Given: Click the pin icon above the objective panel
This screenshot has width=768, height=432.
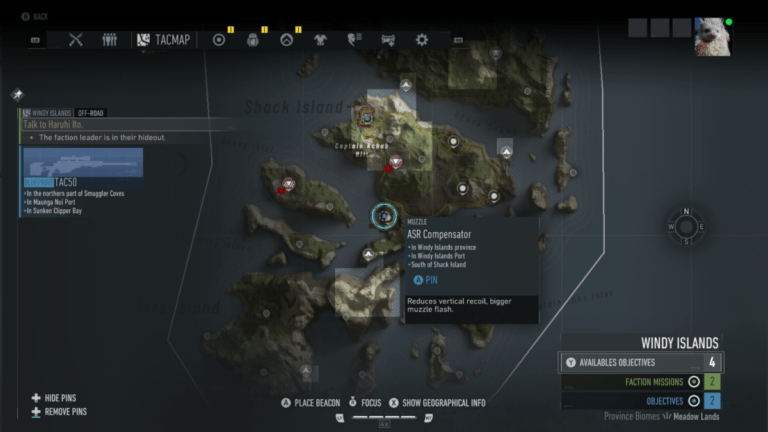Looking at the screenshot, I should [18, 95].
